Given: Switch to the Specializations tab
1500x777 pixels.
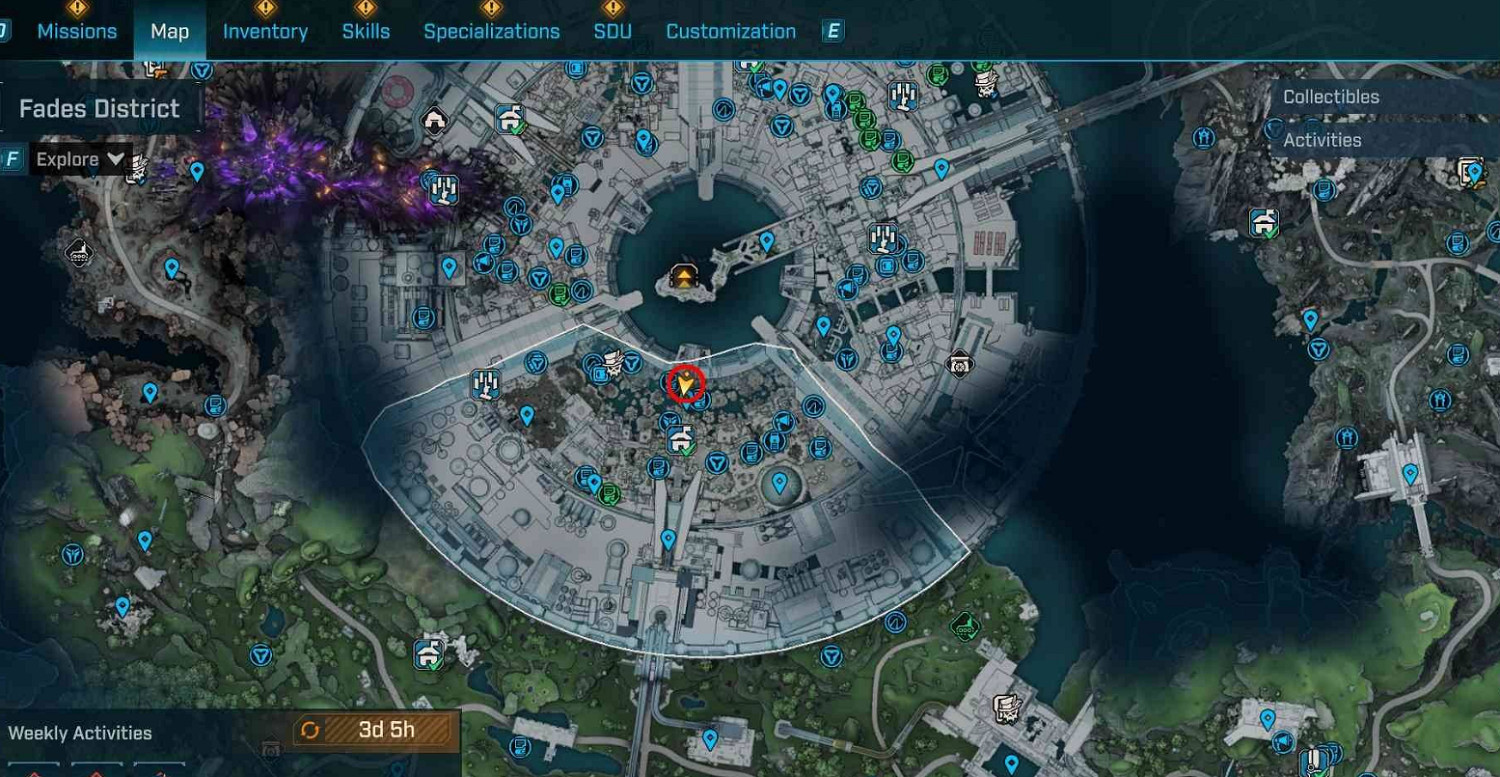Looking at the screenshot, I should click(493, 31).
